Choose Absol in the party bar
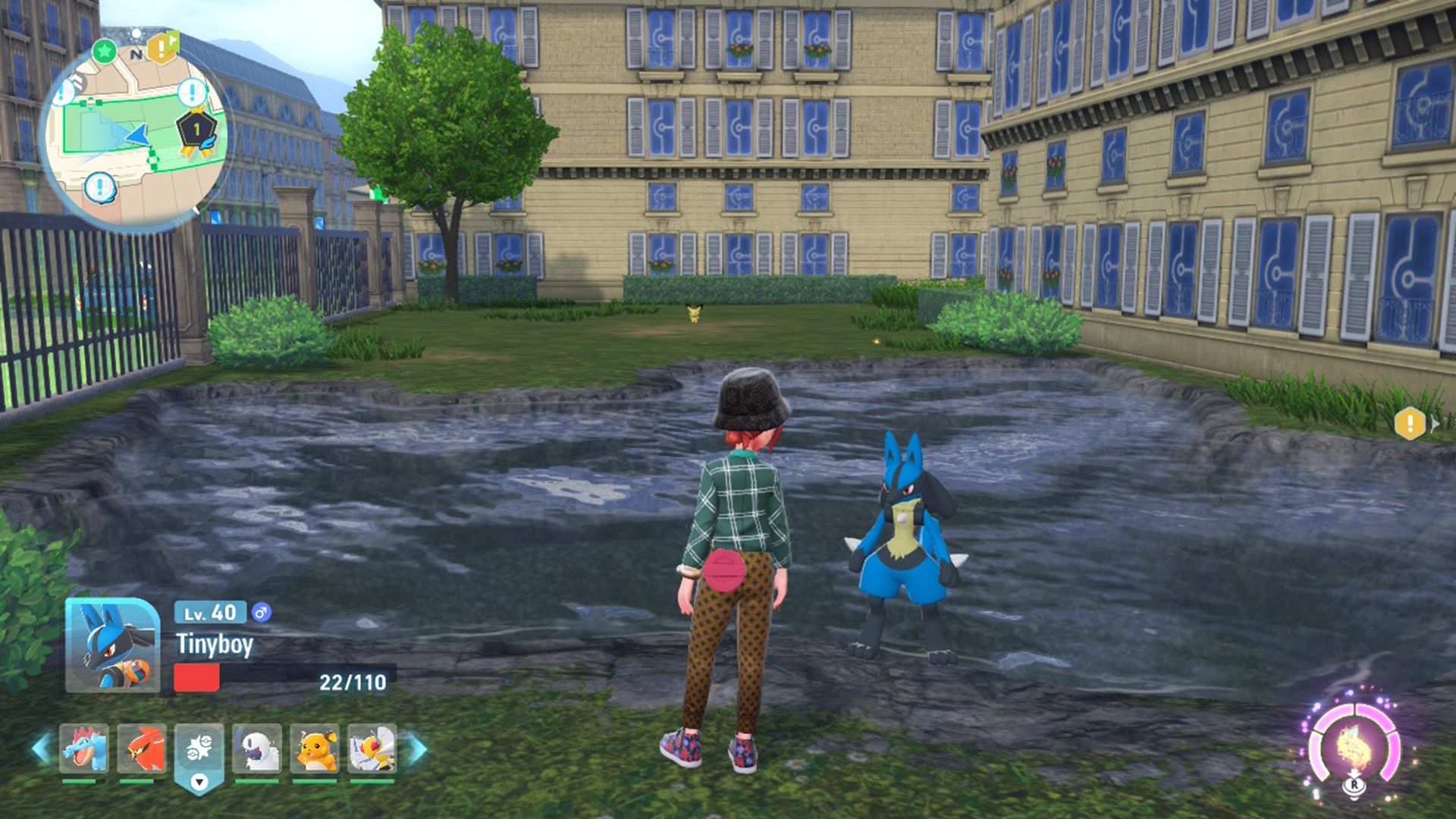 tap(257, 748)
